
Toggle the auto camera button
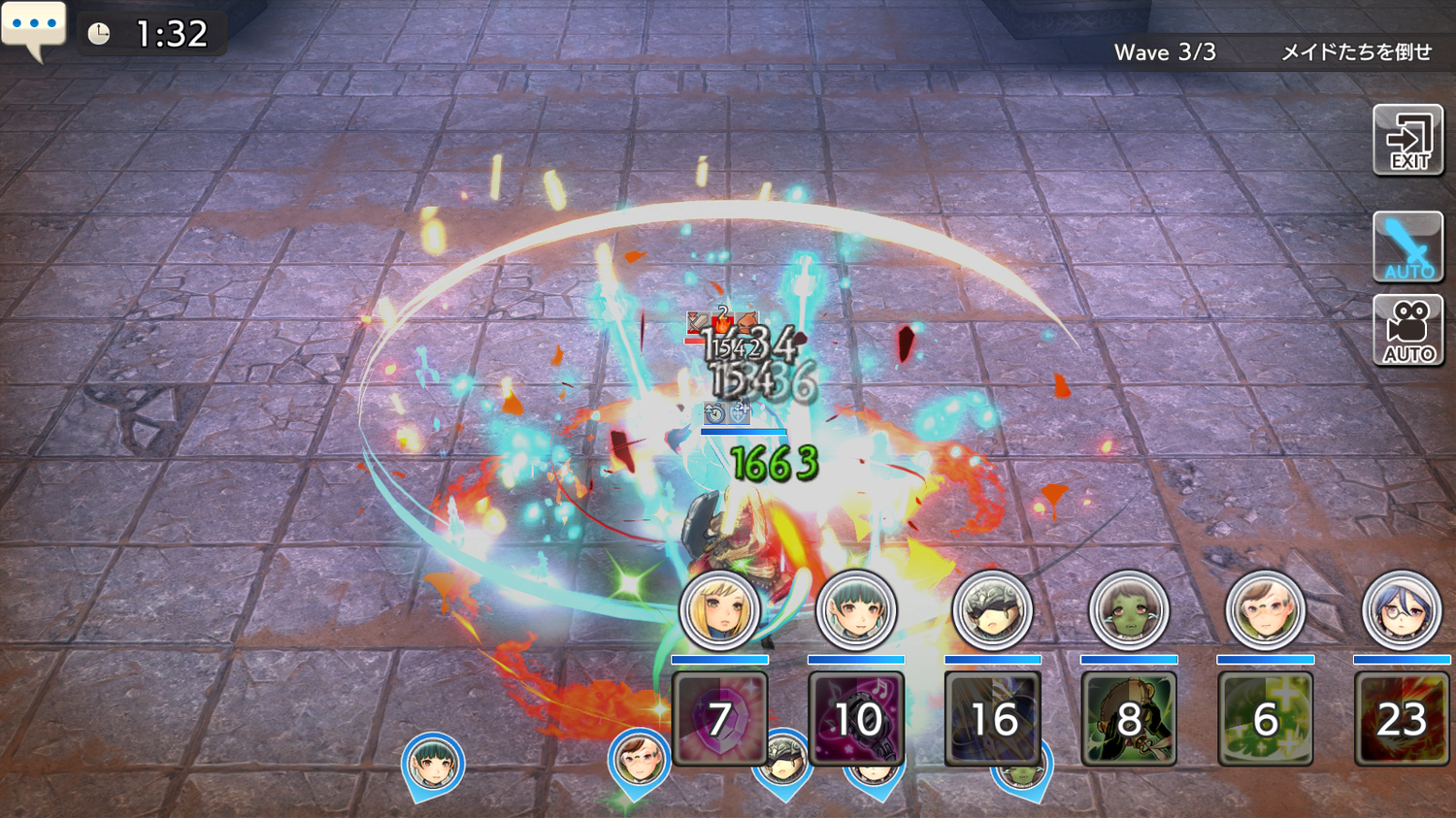(x=1407, y=332)
